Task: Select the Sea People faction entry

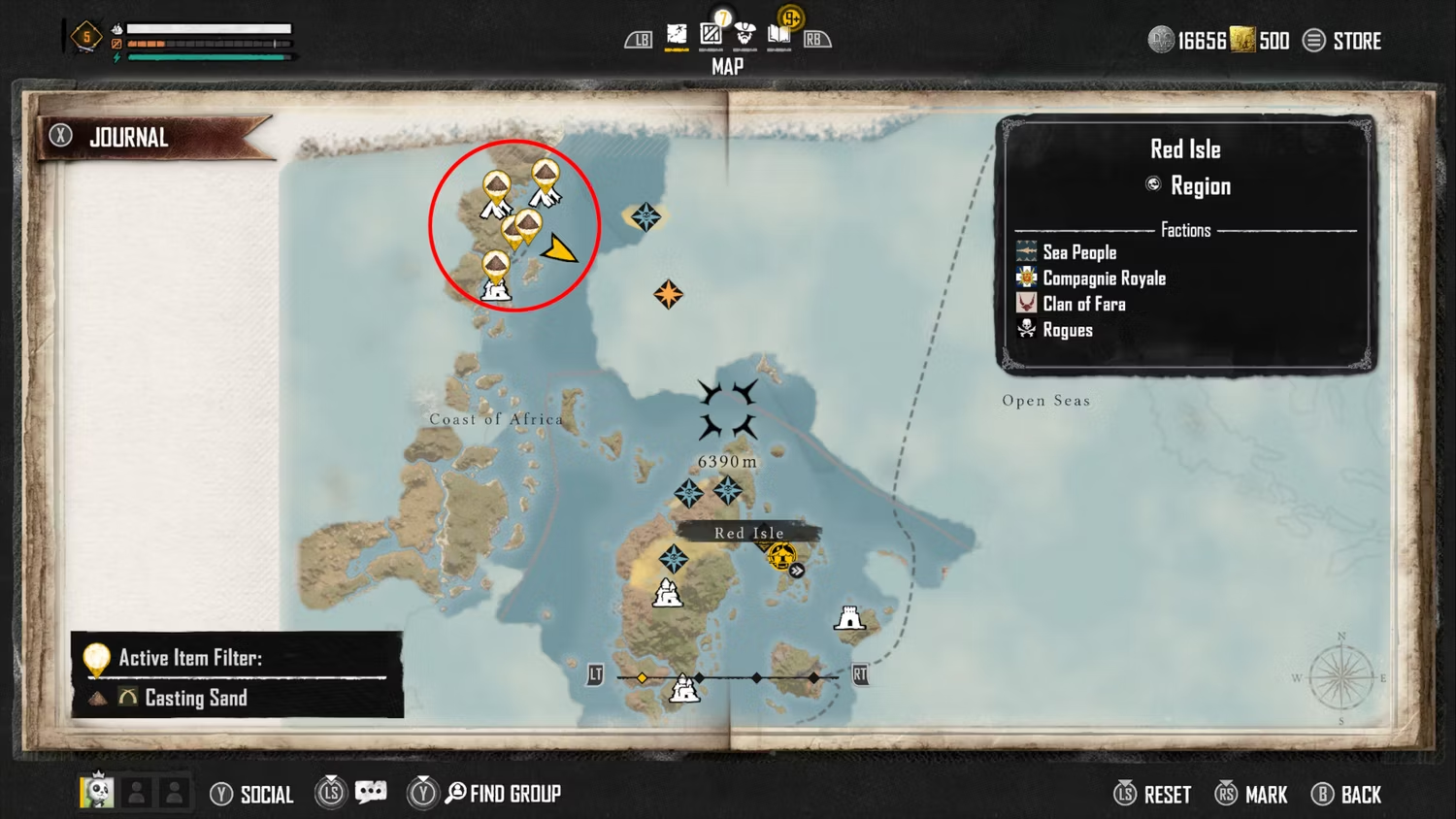Action: (x=1078, y=252)
